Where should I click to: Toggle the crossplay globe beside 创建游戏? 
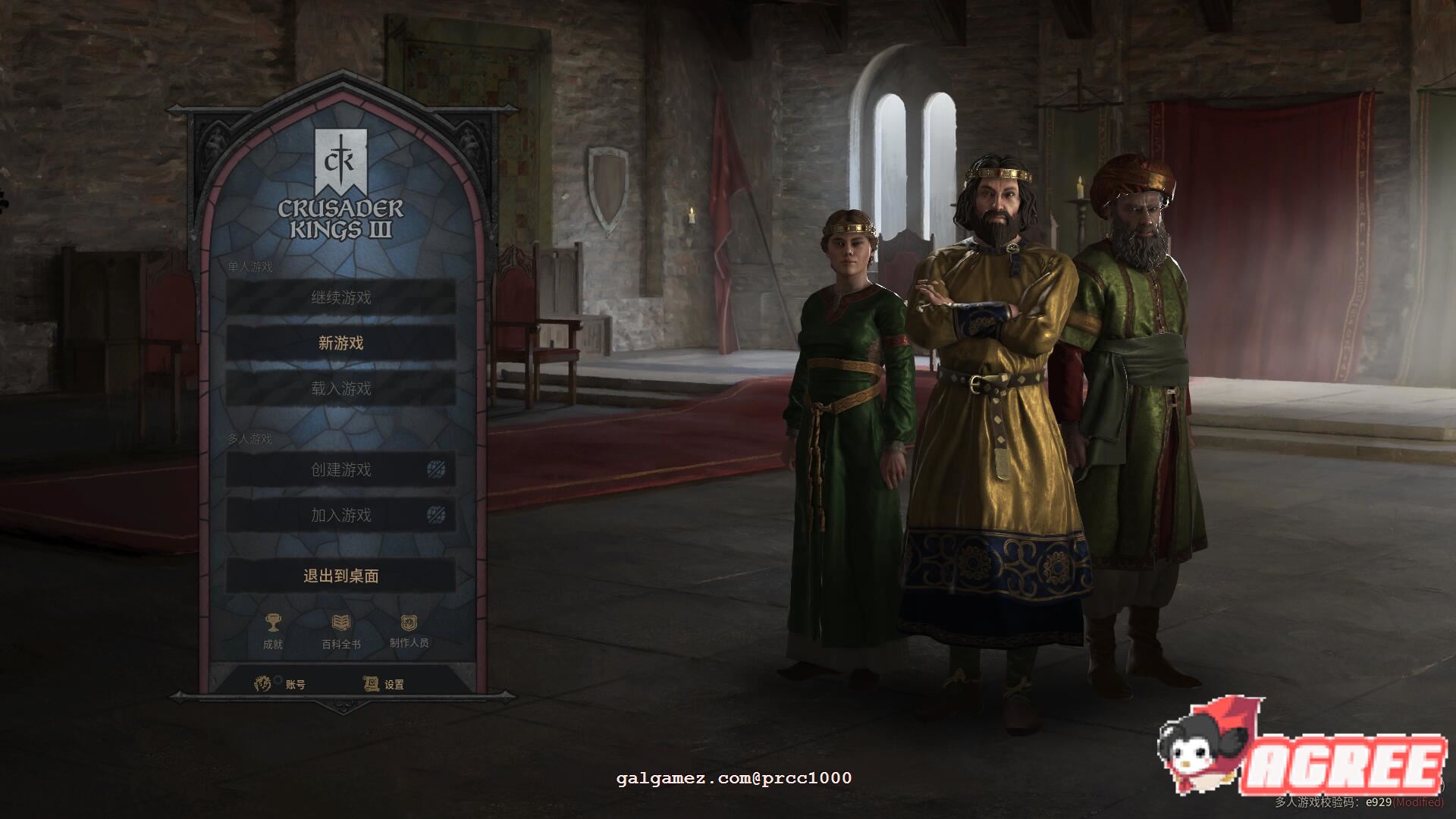pos(435,469)
